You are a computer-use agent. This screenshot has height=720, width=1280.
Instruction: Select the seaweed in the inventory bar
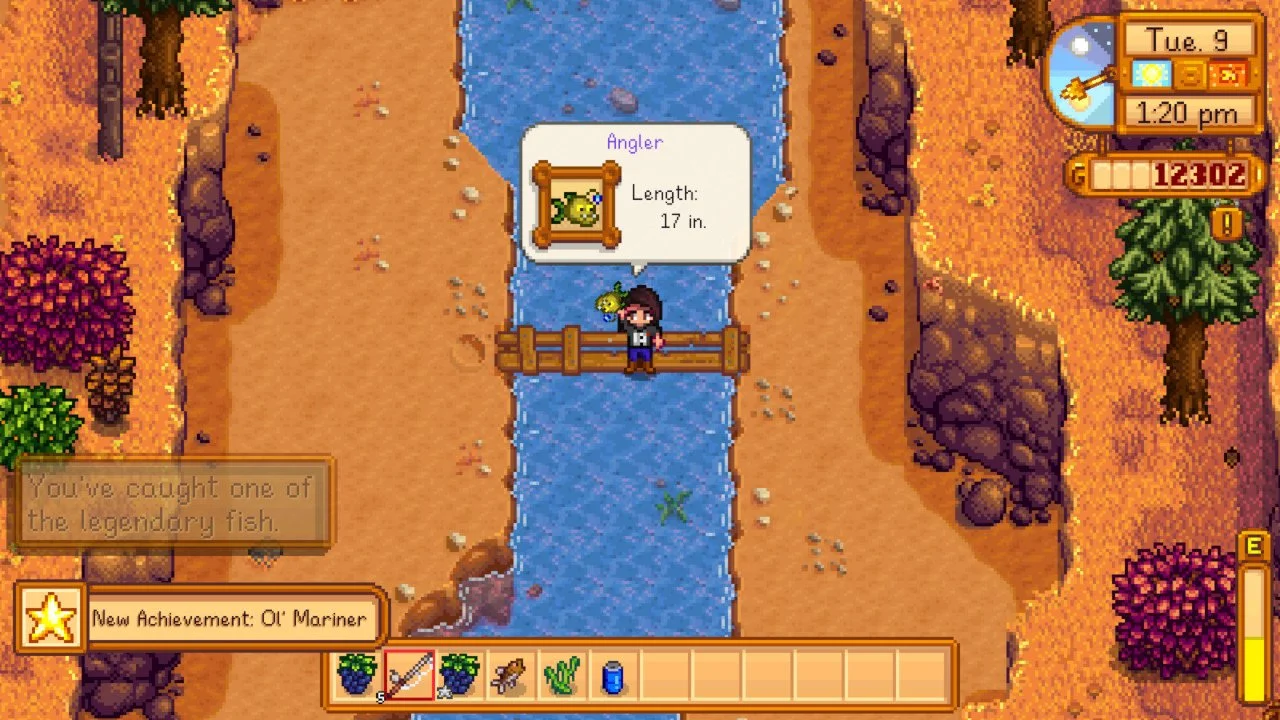(561, 676)
